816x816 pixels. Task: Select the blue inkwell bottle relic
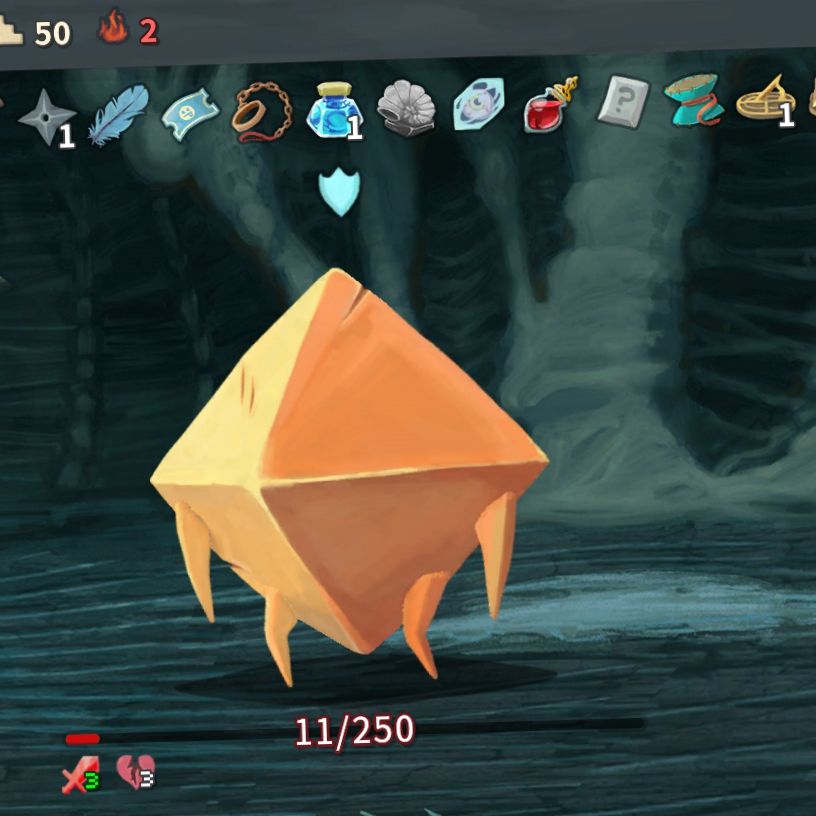[x=336, y=109]
